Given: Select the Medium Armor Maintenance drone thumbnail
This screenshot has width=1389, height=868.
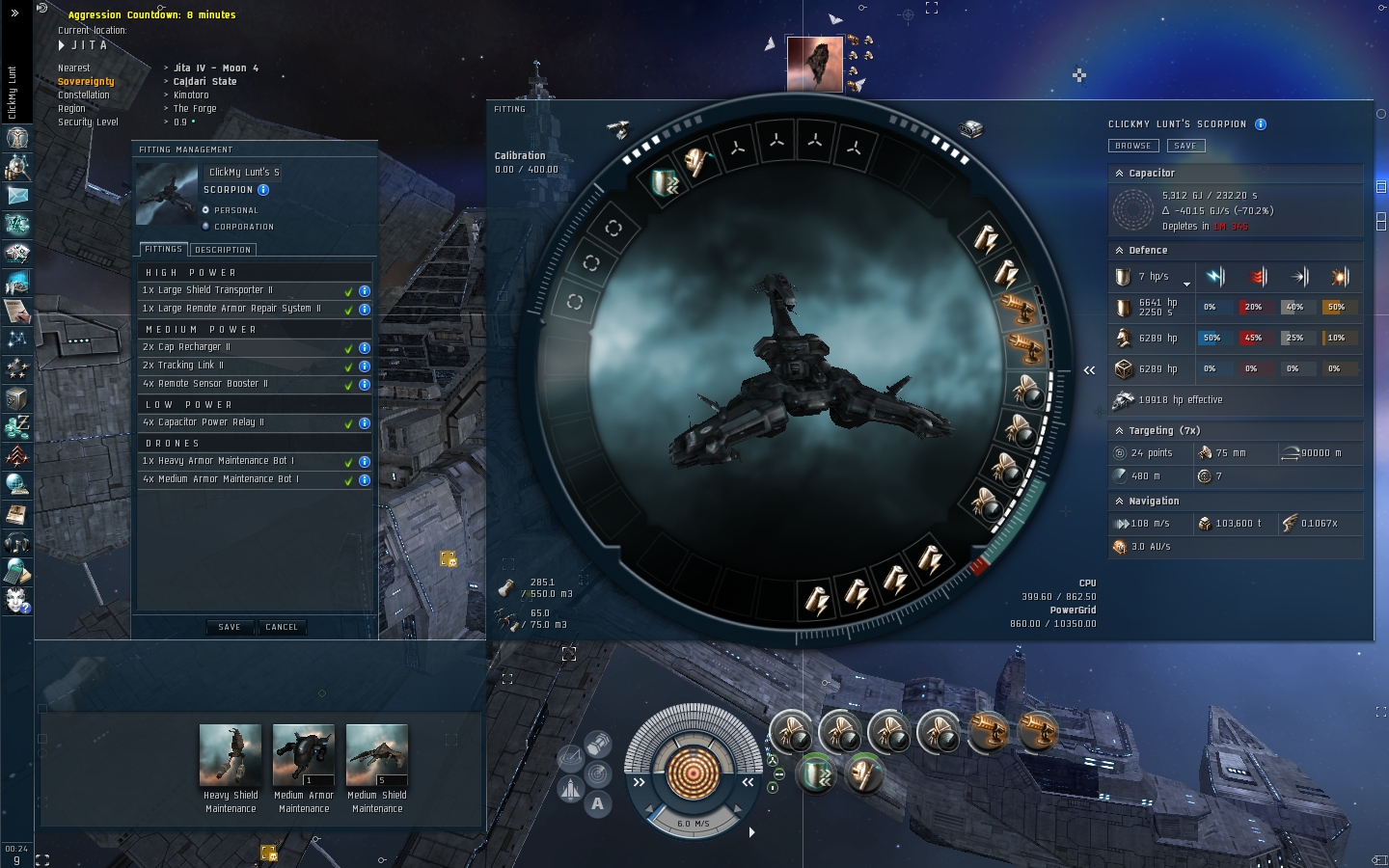Looking at the screenshot, I should (x=304, y=756).
